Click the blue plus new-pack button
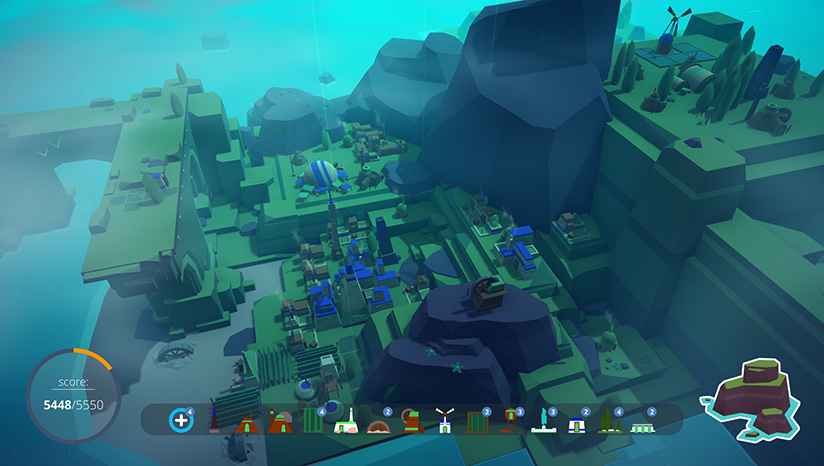This screenshot has height=466, width=824. click(x=181, y=420)
